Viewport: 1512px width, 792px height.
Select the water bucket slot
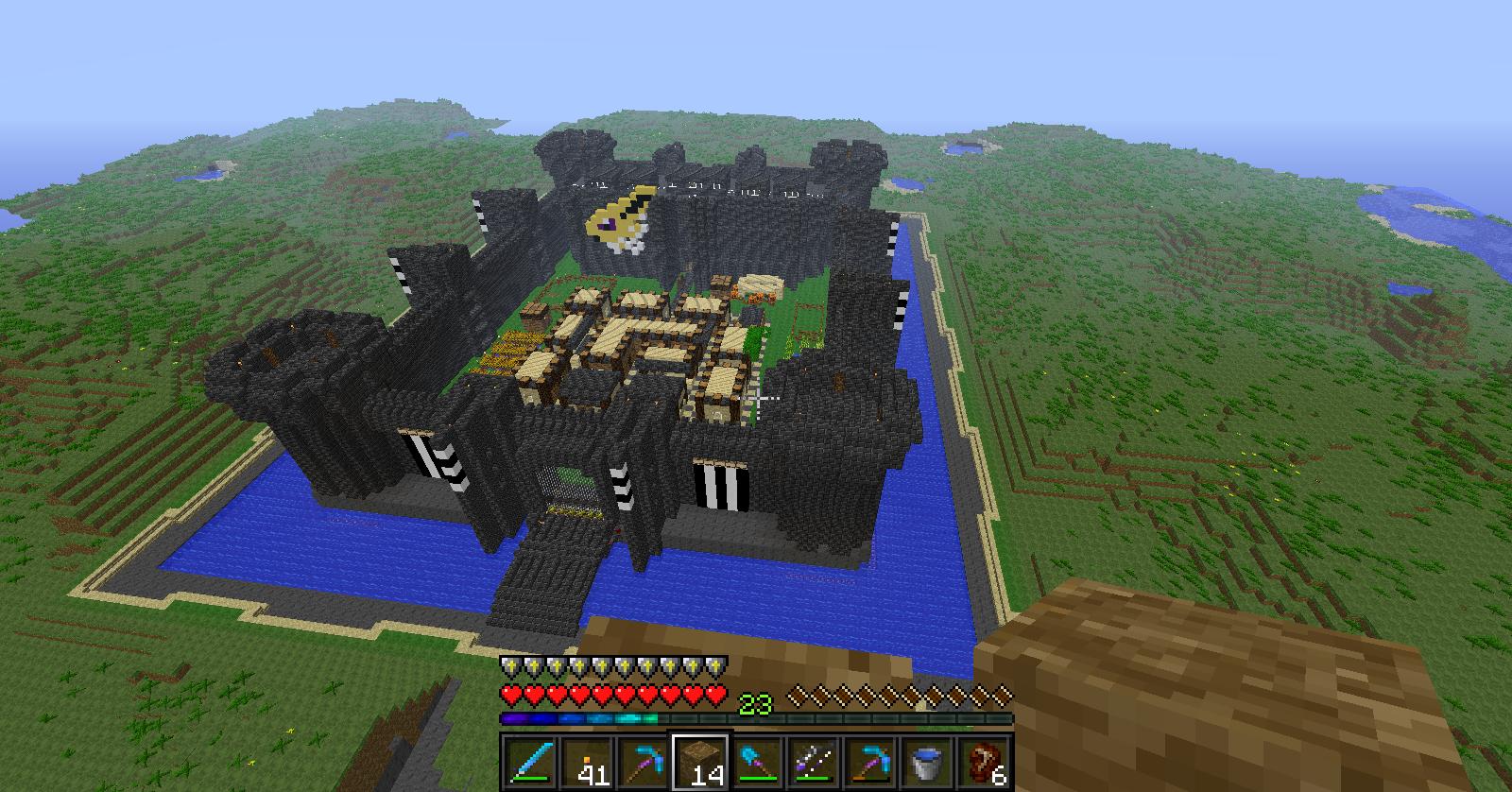point(927,762)
